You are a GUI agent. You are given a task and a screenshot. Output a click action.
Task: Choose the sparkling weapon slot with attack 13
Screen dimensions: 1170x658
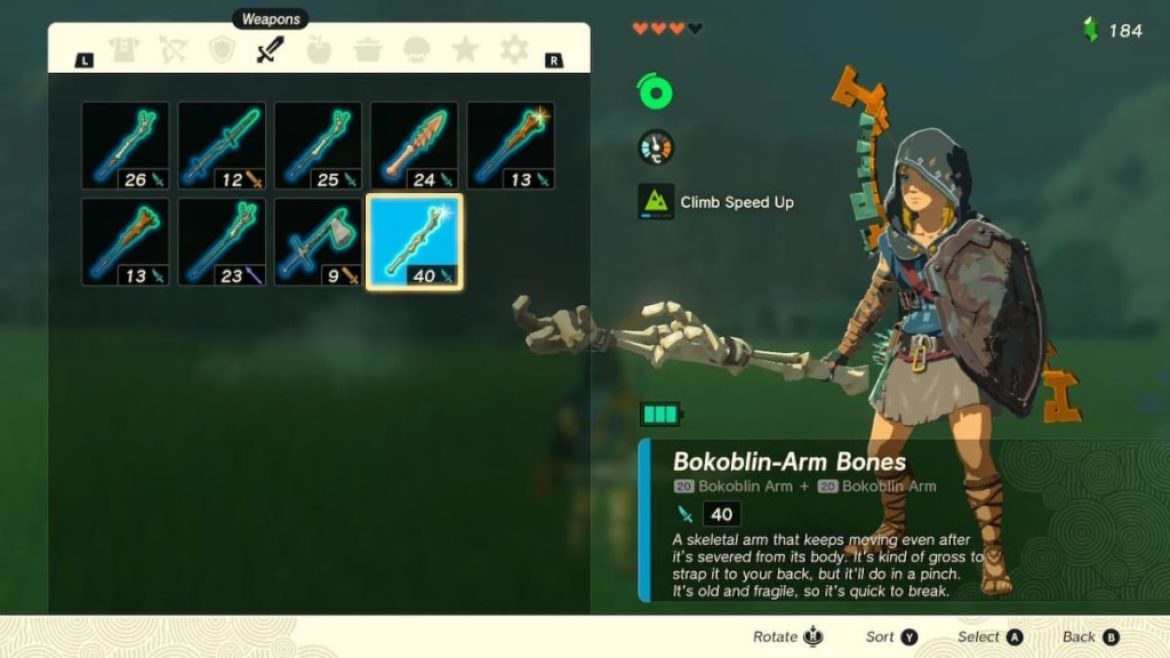click(511, 145)
